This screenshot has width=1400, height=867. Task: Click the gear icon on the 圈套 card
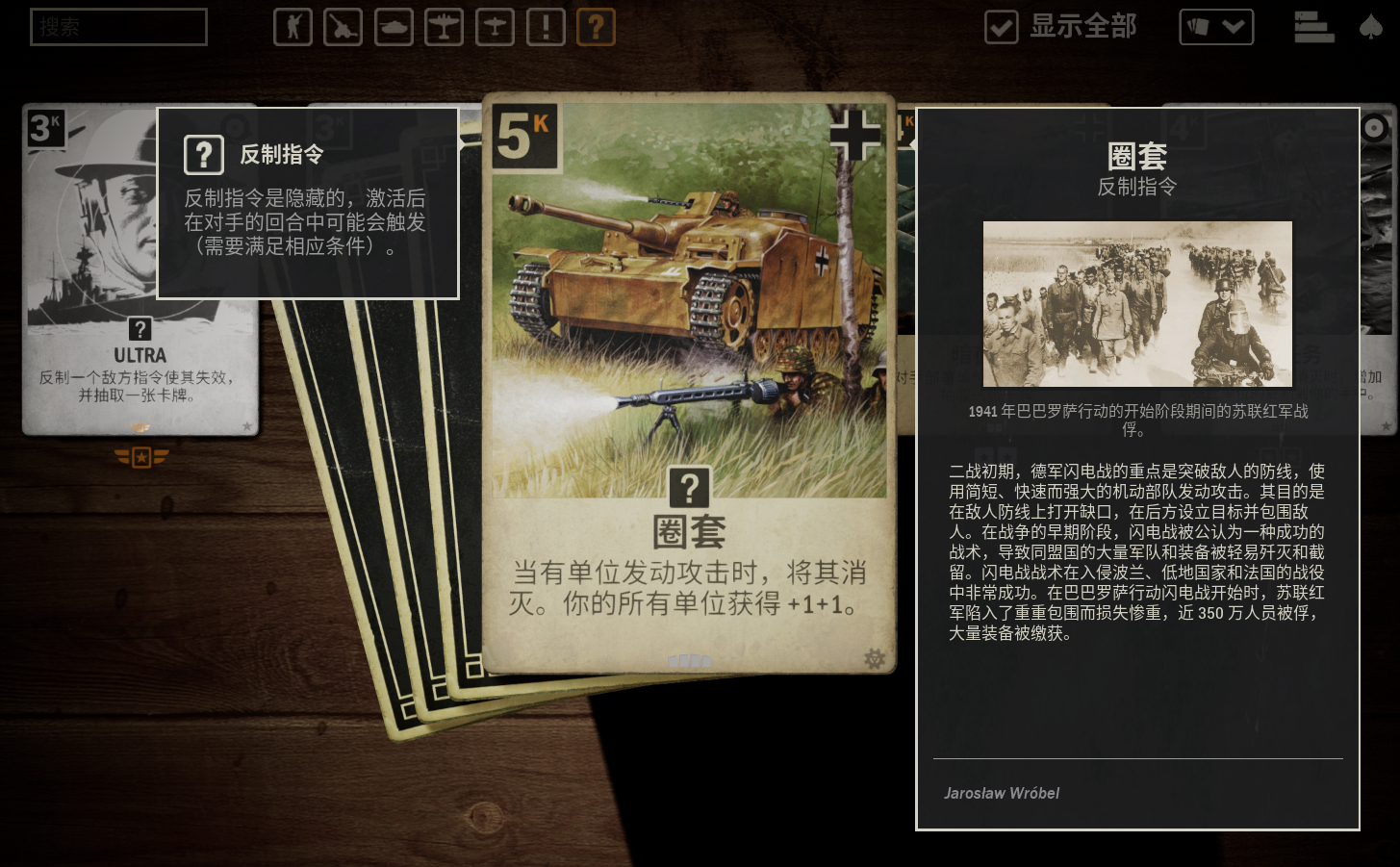pos(874,660)
